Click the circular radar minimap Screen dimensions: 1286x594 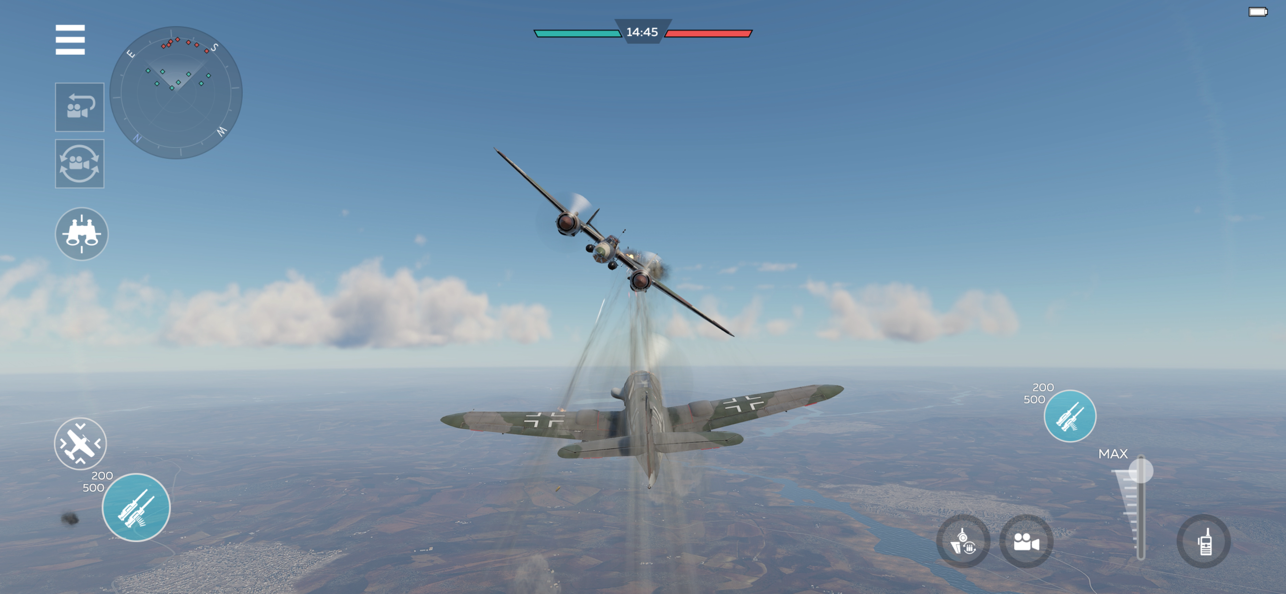click(176, 93)
